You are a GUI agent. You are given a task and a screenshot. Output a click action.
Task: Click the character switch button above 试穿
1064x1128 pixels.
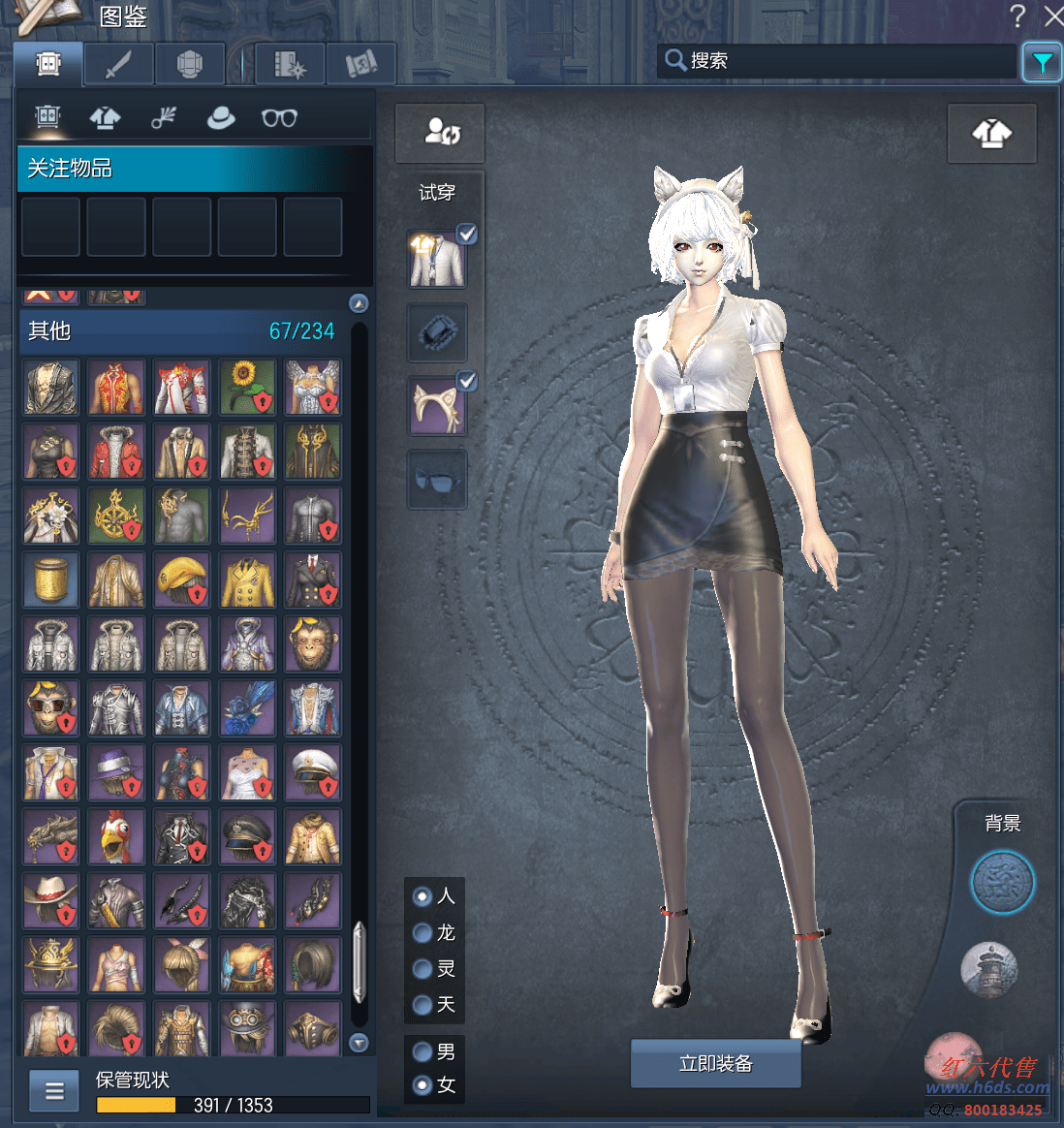[x=440, y=133]
